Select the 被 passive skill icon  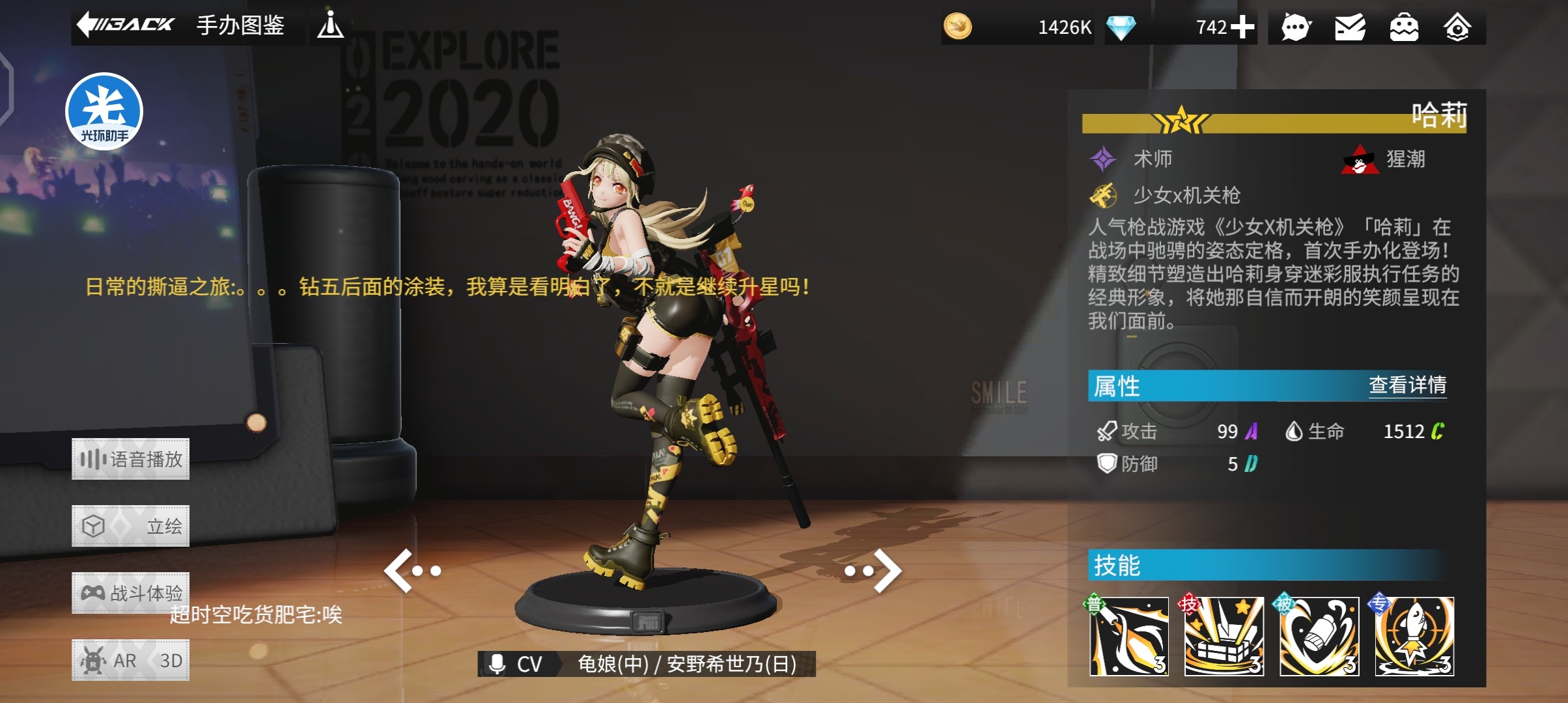[x=1319, y=636]
